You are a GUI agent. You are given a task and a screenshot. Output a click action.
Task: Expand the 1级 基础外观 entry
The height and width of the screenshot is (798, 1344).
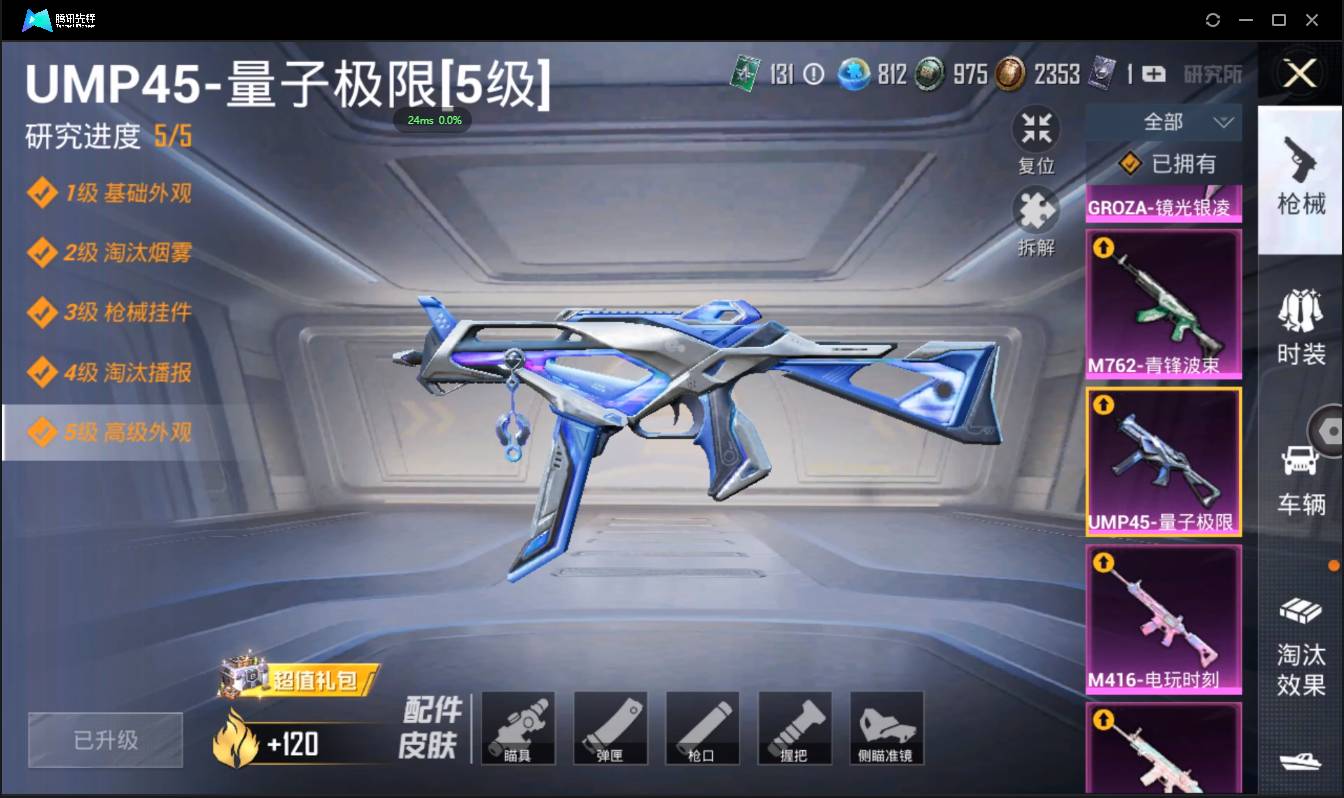point(110,194)
